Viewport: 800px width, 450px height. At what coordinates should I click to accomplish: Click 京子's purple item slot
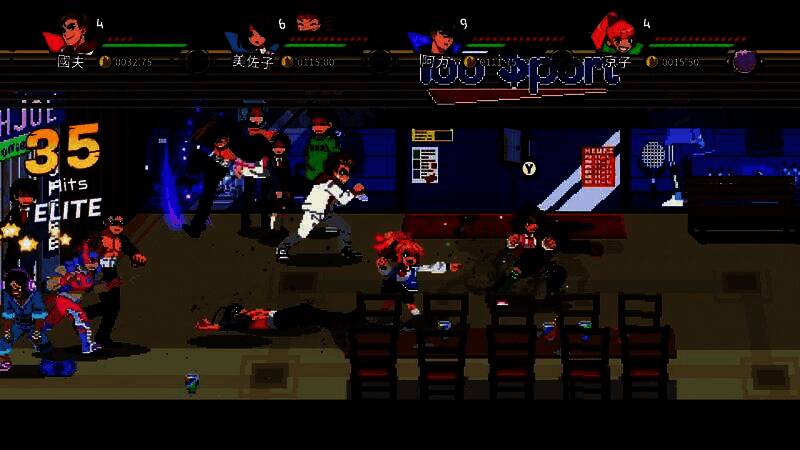coord(744,61)
